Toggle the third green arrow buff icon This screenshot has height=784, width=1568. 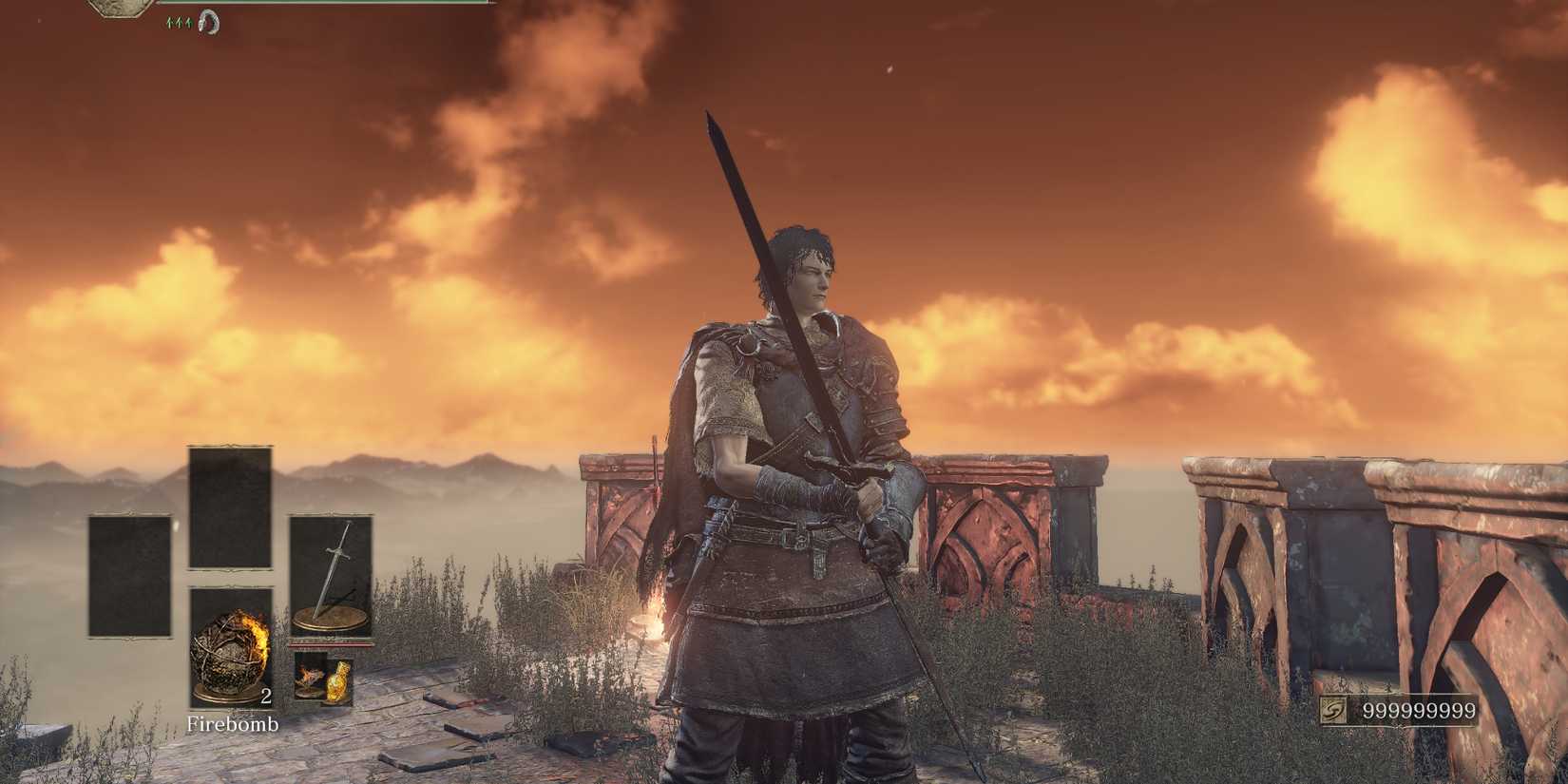pyautogui.click(x=188, y=21)
